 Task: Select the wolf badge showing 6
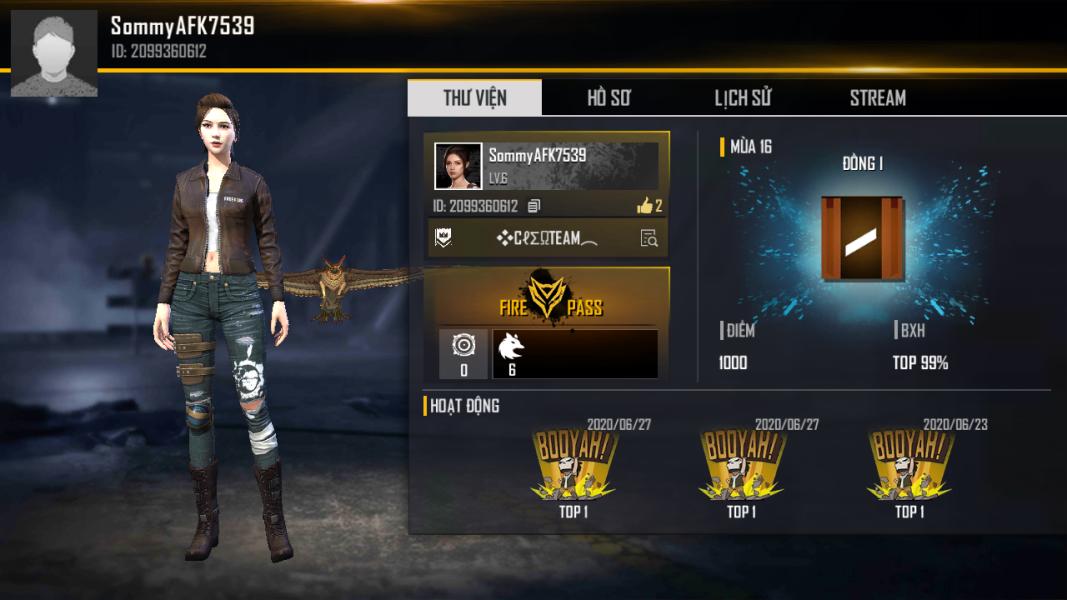click(512, 353)
